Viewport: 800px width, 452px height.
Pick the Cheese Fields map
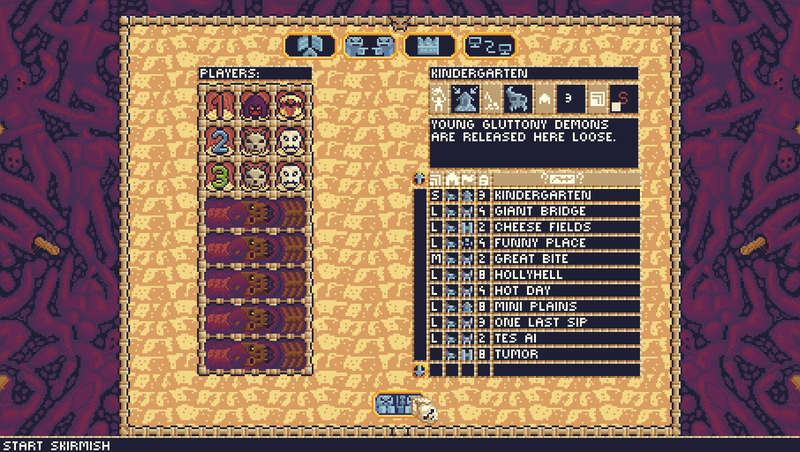tap(564, 227)
